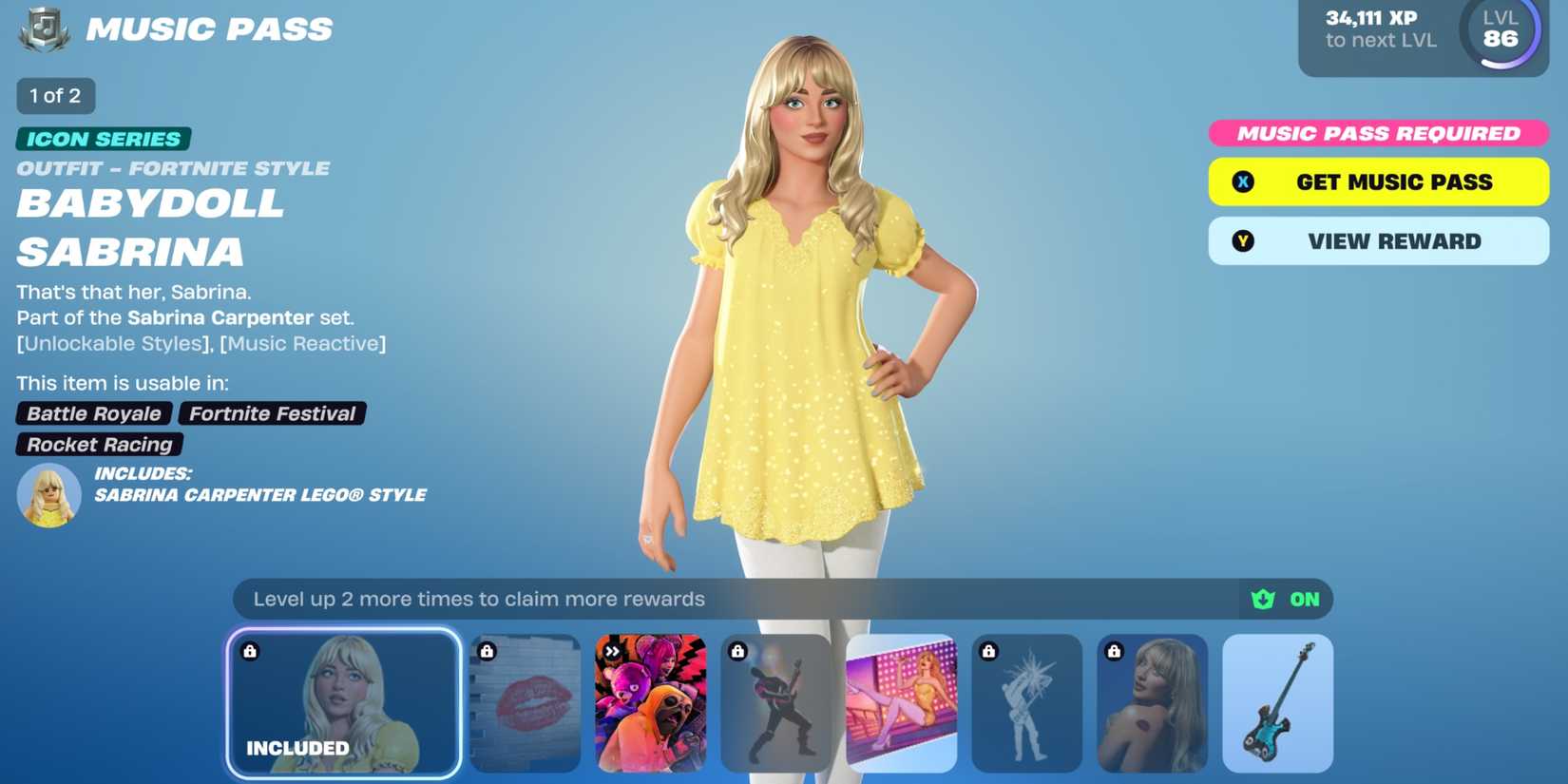Screen dimensions: 1568x784
Task: Click the Get Music Pass button
Action: (1378, 181)
